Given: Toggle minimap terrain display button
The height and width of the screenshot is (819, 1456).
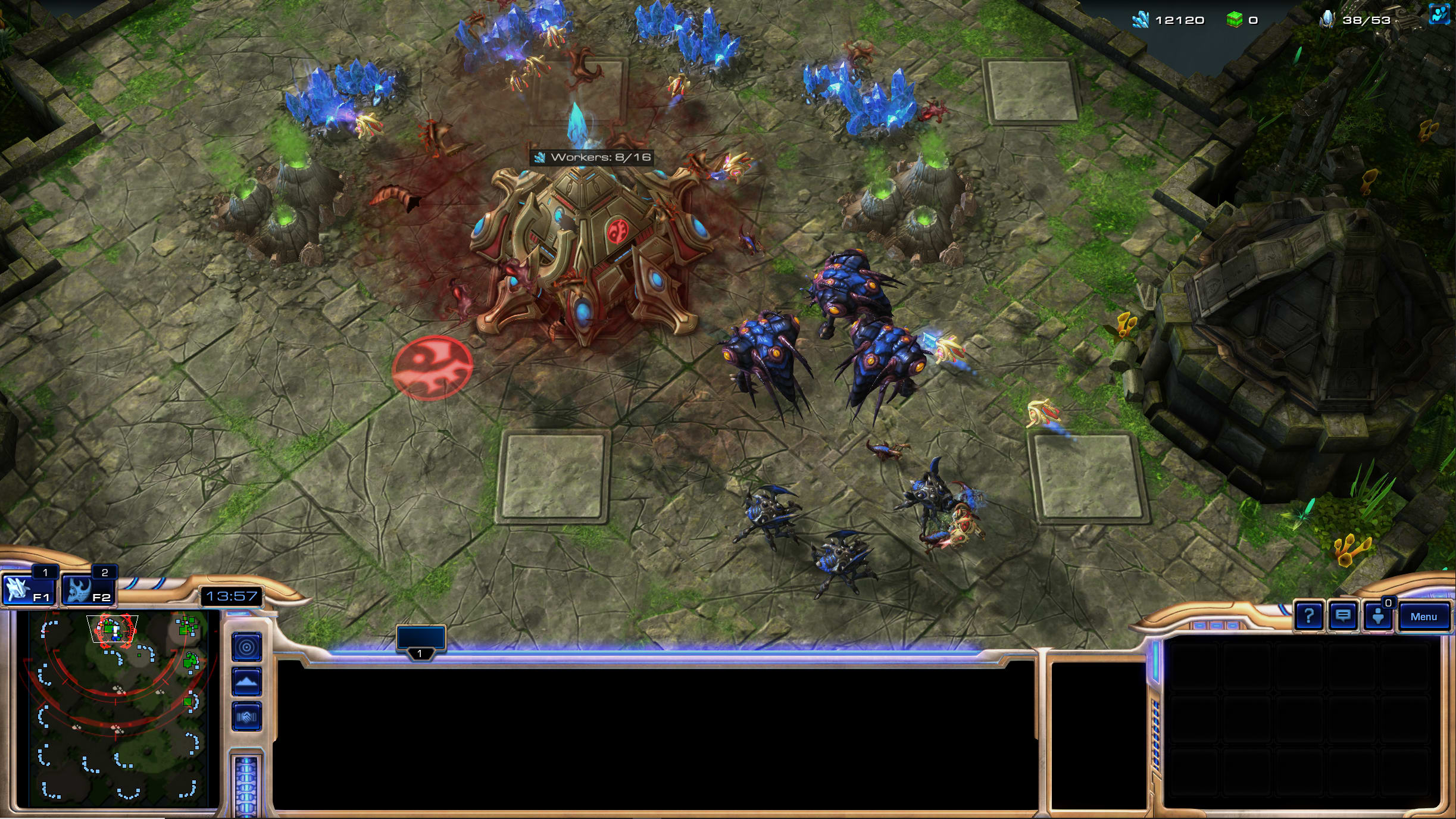Looking at the screenshot, I should (246, 682).
